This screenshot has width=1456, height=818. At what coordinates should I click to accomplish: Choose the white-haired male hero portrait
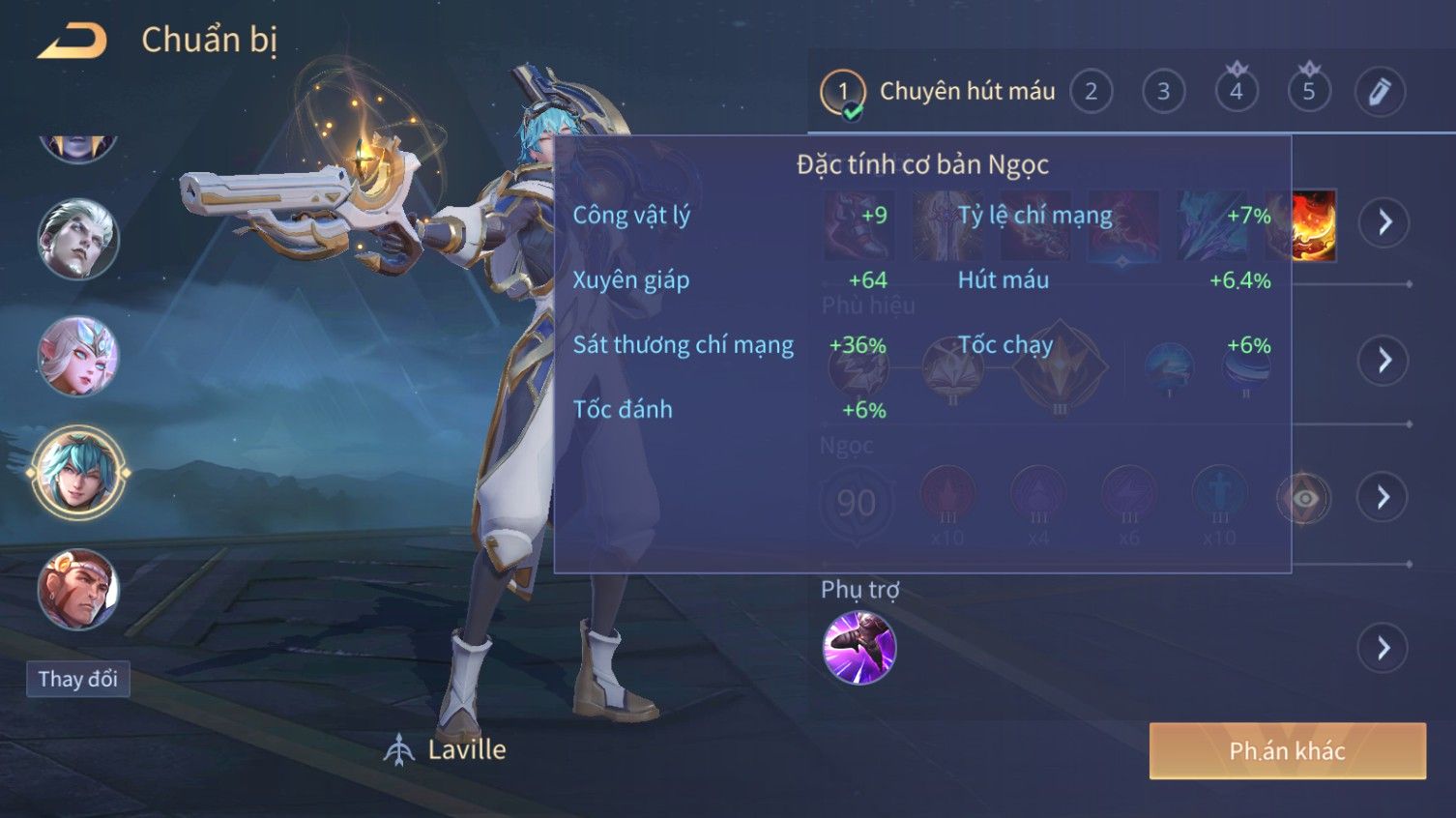[x=77, y=238]
